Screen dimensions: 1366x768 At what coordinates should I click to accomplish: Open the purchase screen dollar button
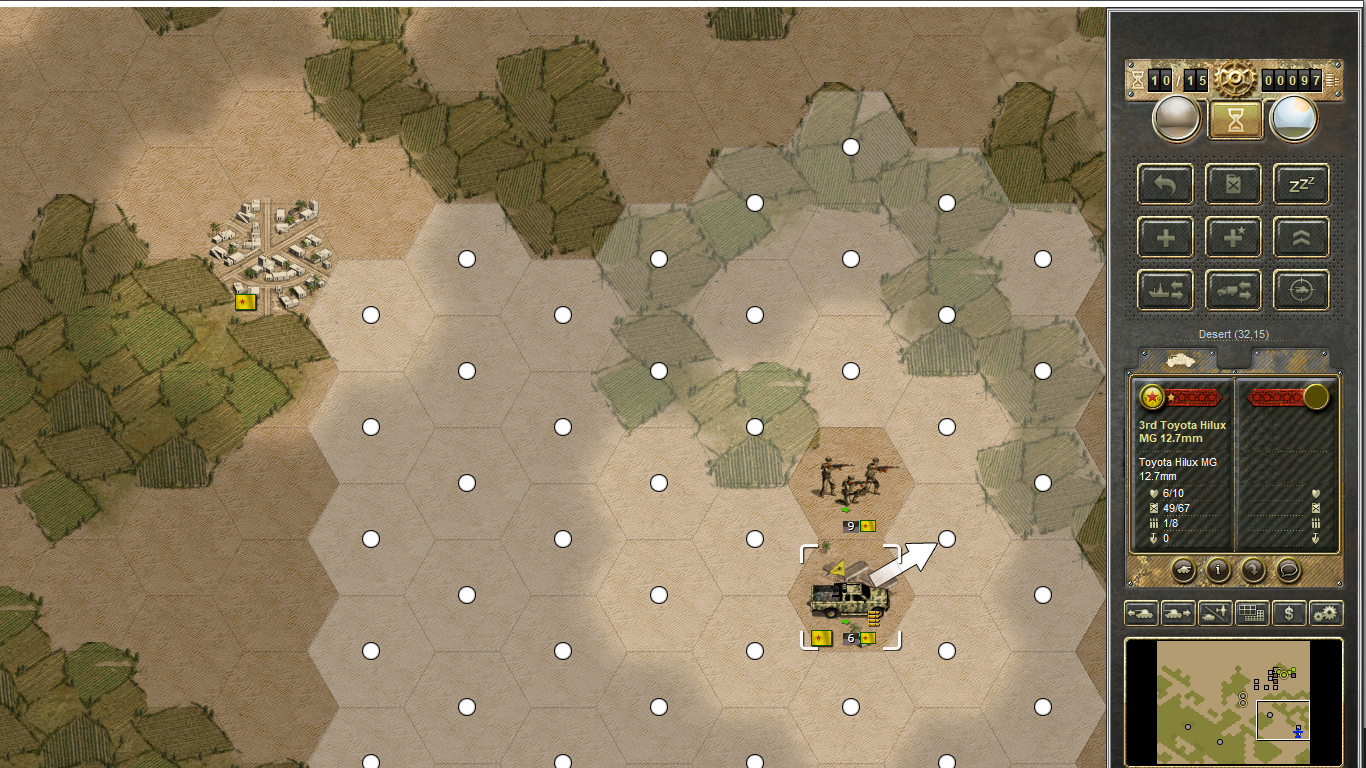(1289, 613)
